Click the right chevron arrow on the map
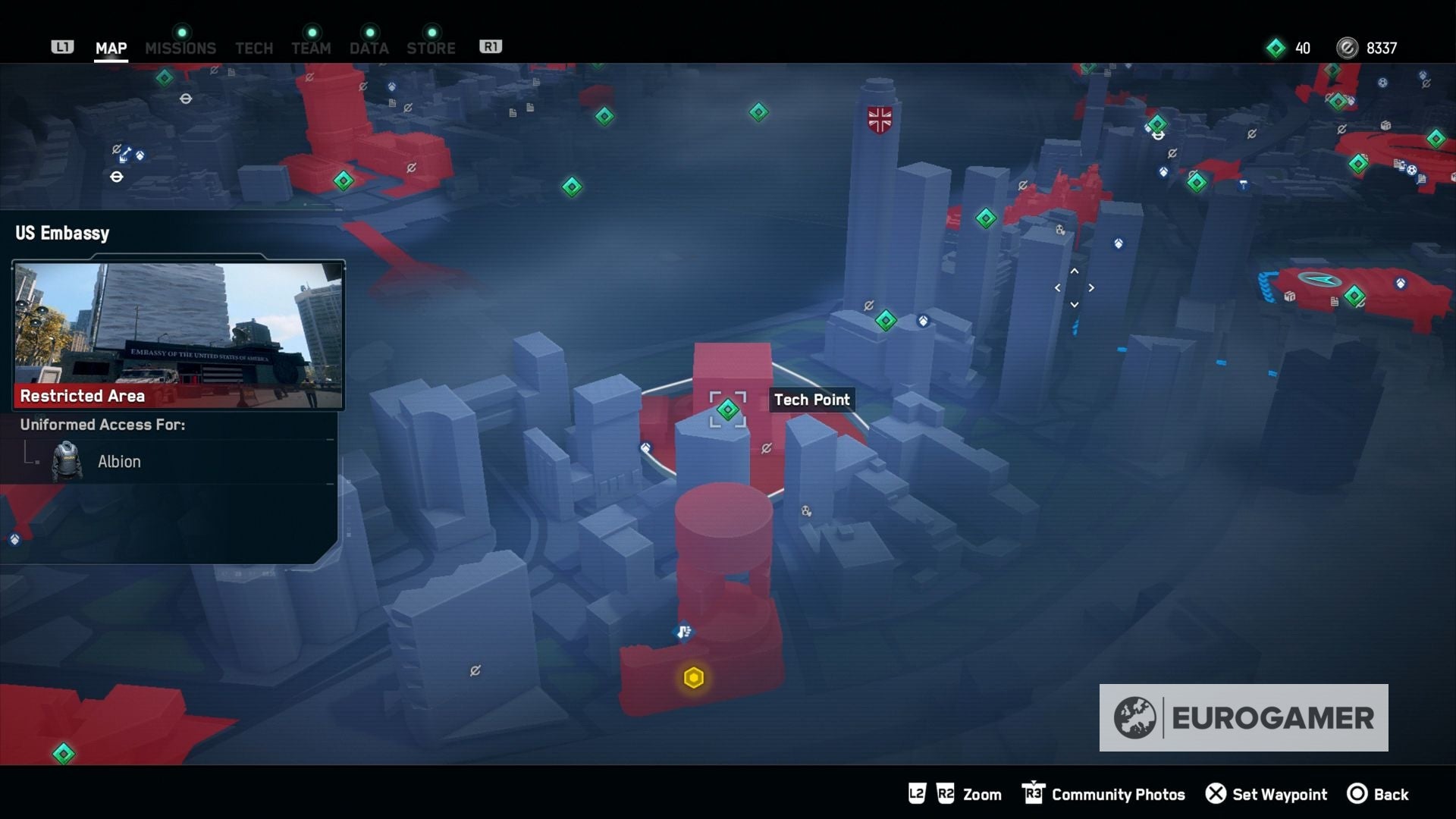This screenshot has width=1456, height=819. [1092, 287]
